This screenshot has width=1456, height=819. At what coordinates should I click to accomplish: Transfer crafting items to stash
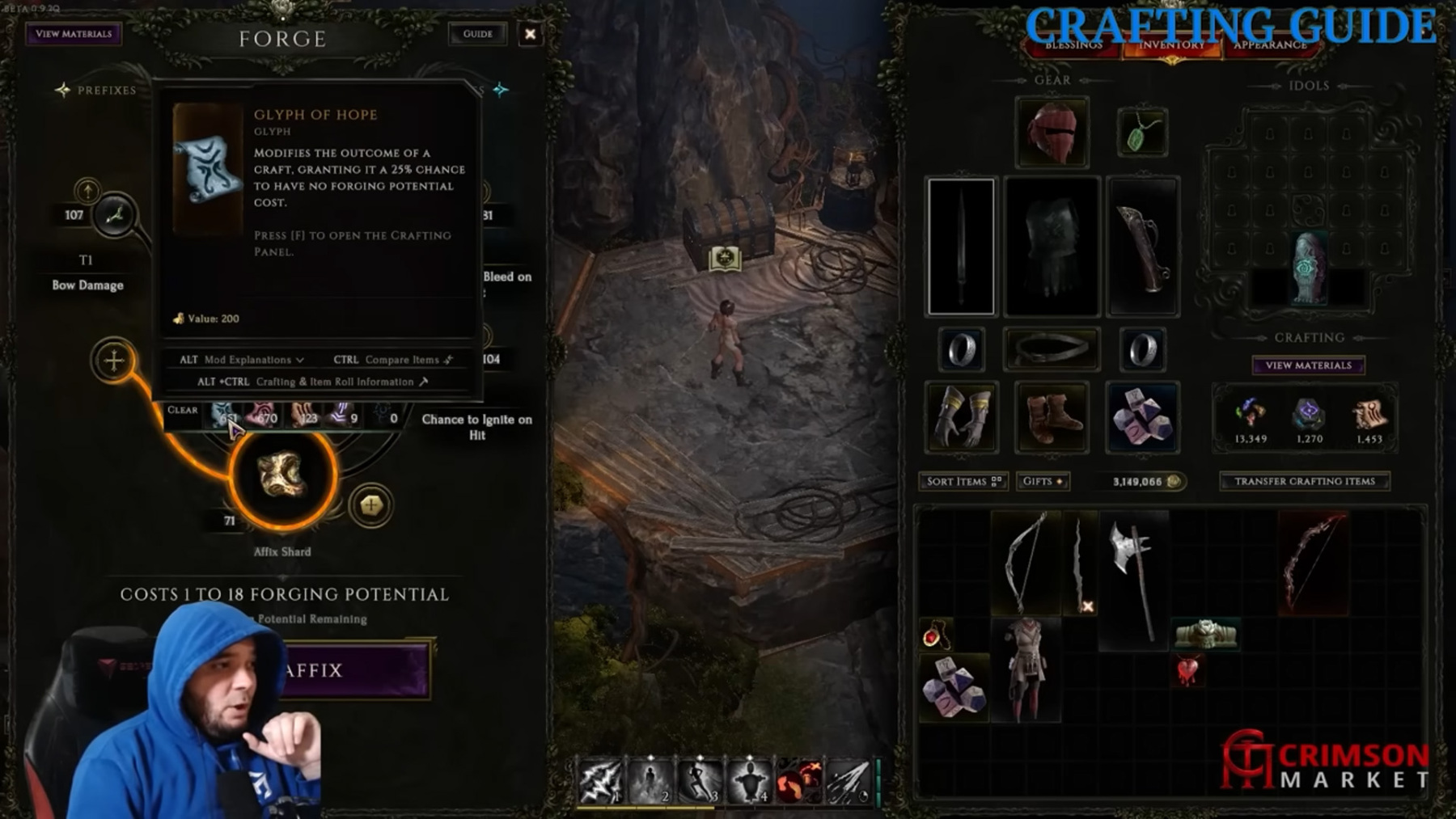pyautogui.click(x=1304, y=482)
